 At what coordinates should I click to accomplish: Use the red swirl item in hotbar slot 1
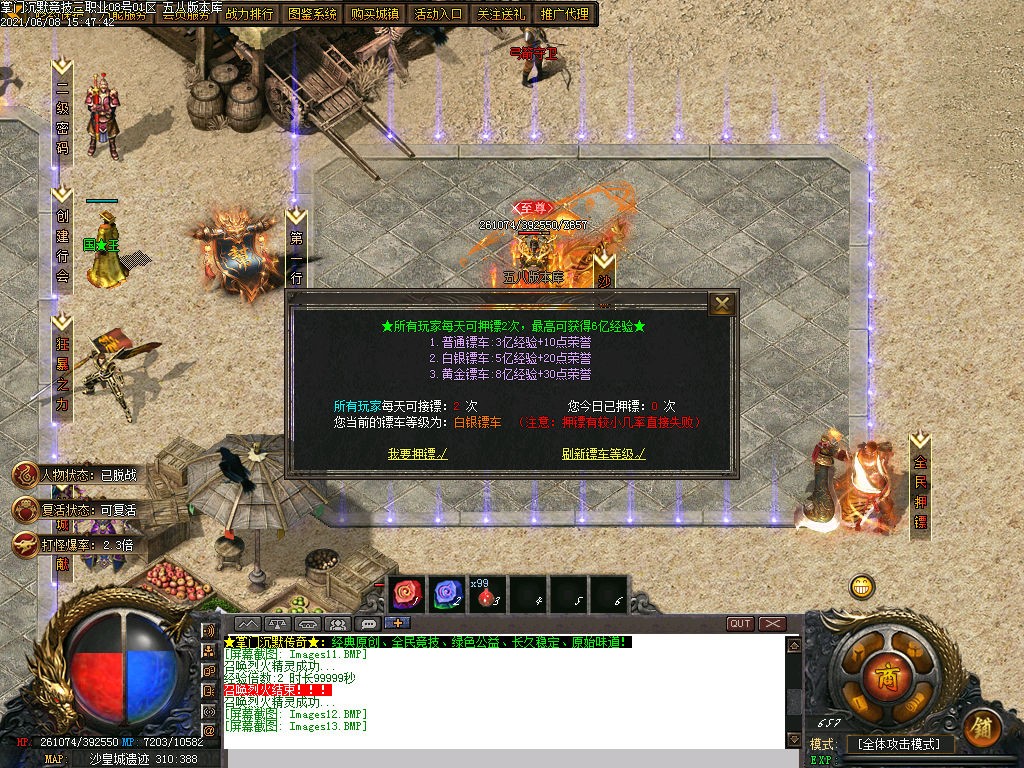(x=407, y=594)
